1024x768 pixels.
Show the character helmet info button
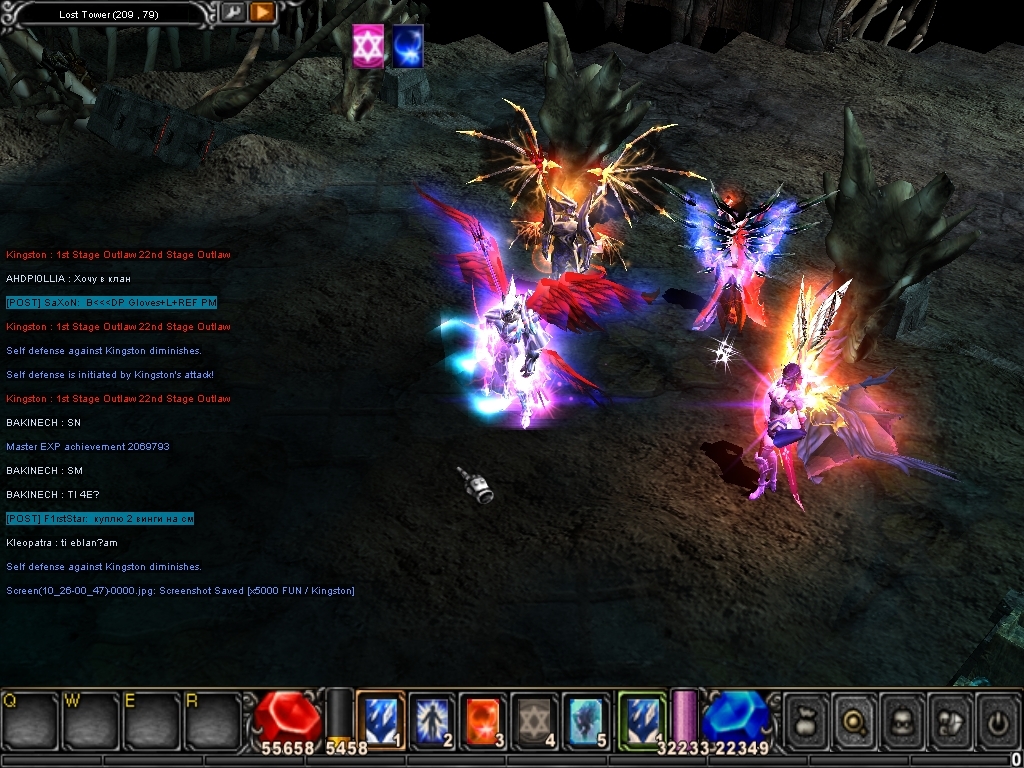pos(903,719)
